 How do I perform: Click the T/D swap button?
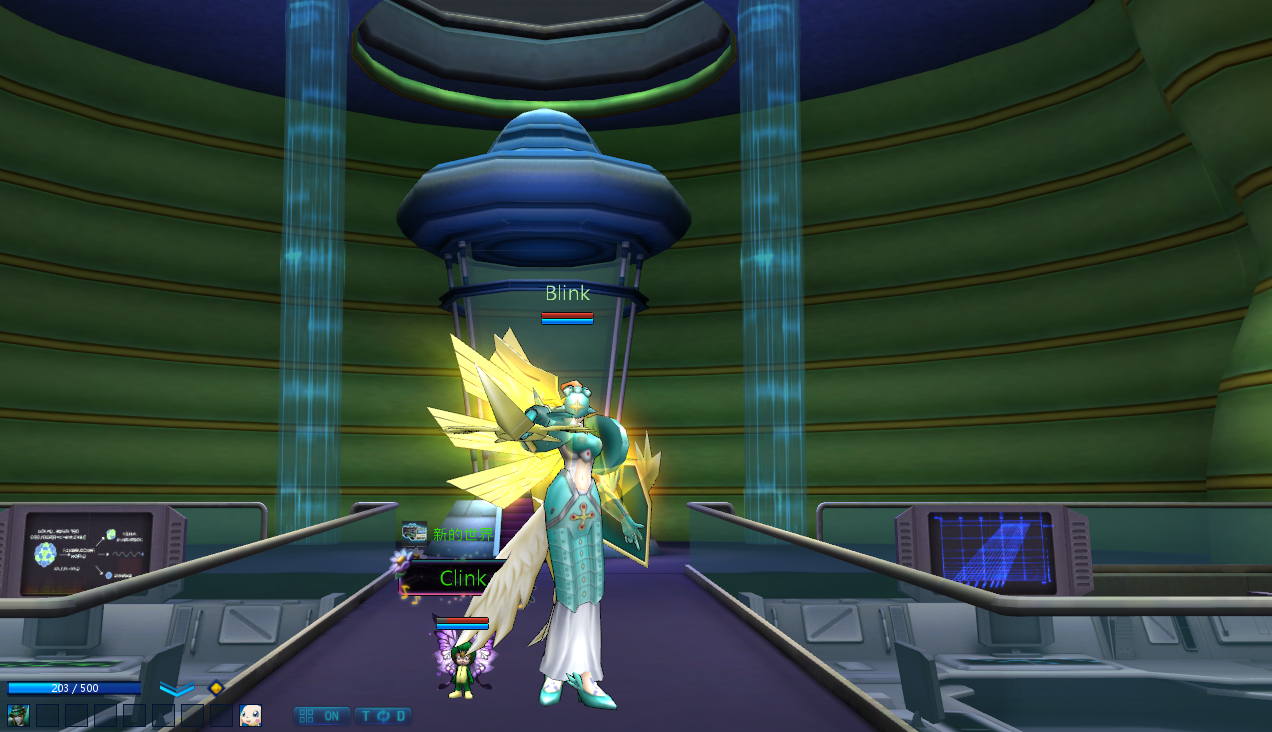(383, 716)
